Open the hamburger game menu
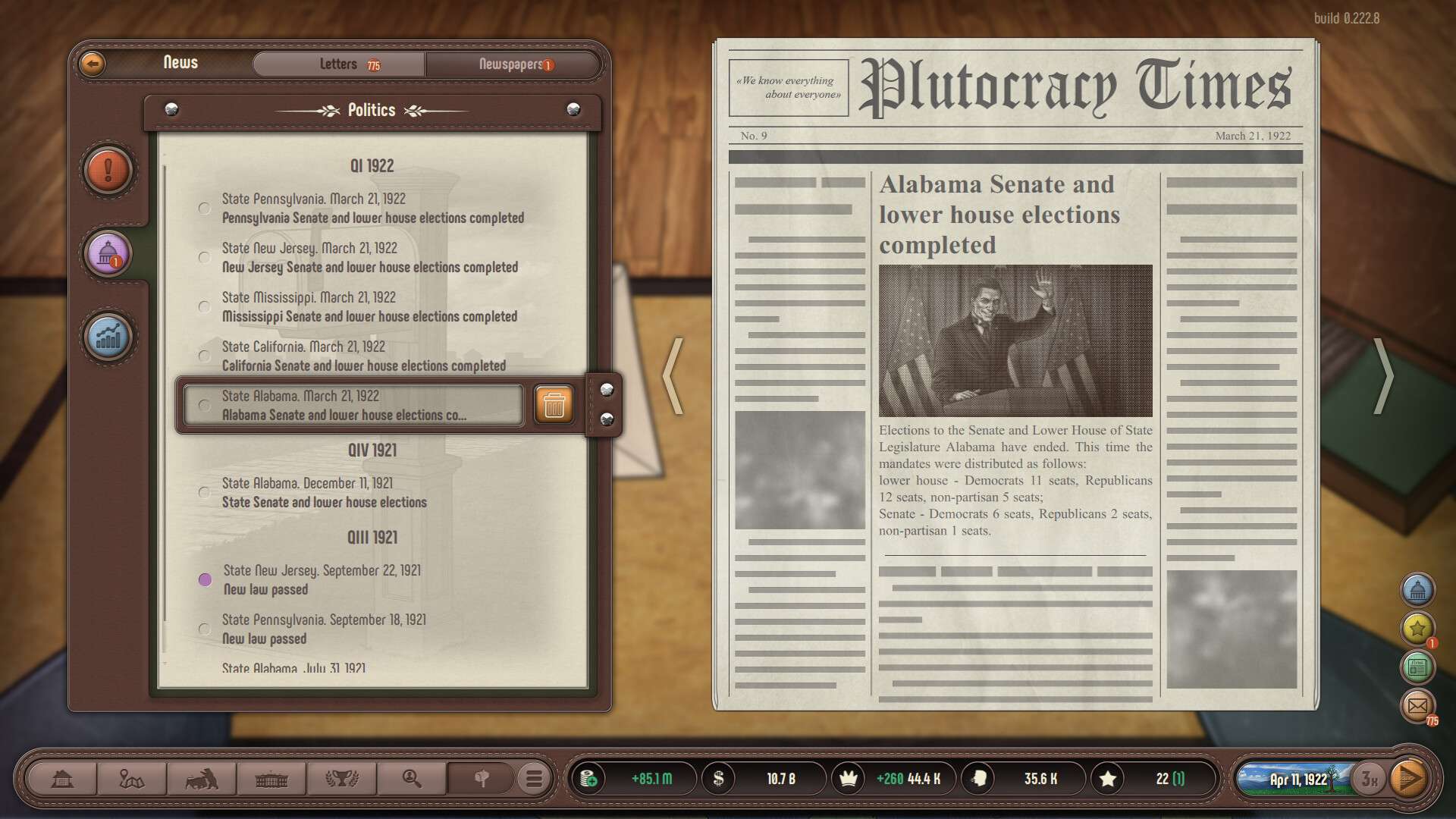1456x819 pixels. point(534,779)
